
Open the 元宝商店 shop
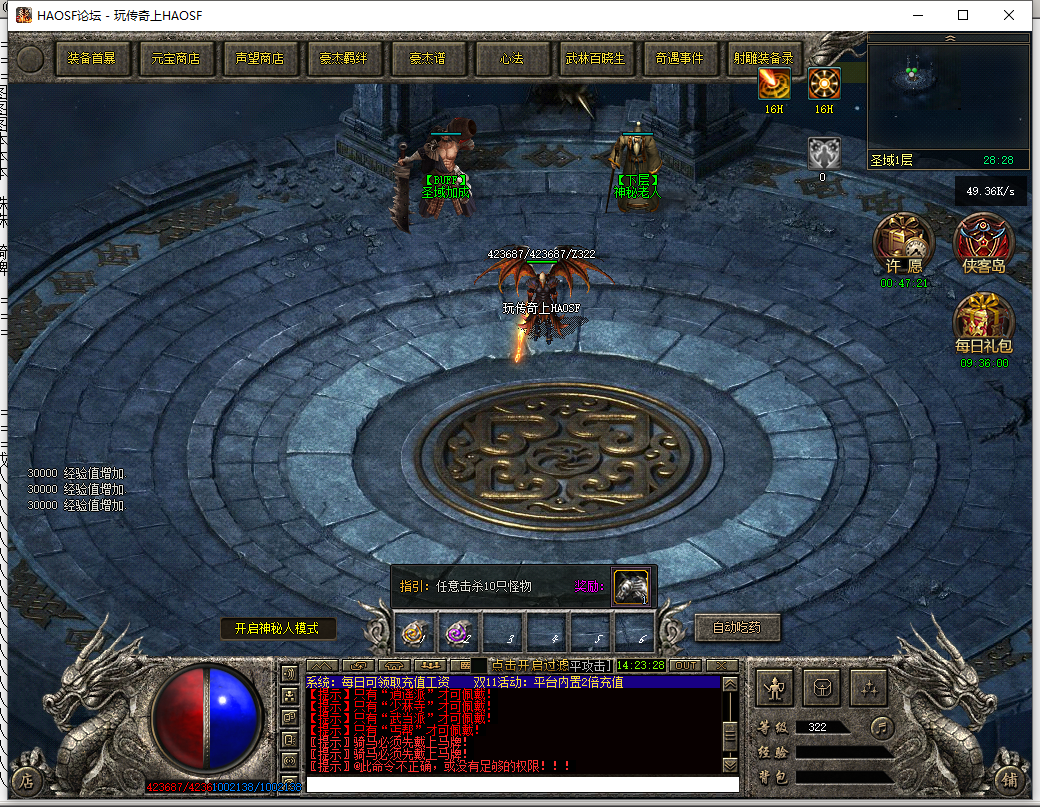click(176, 59)
